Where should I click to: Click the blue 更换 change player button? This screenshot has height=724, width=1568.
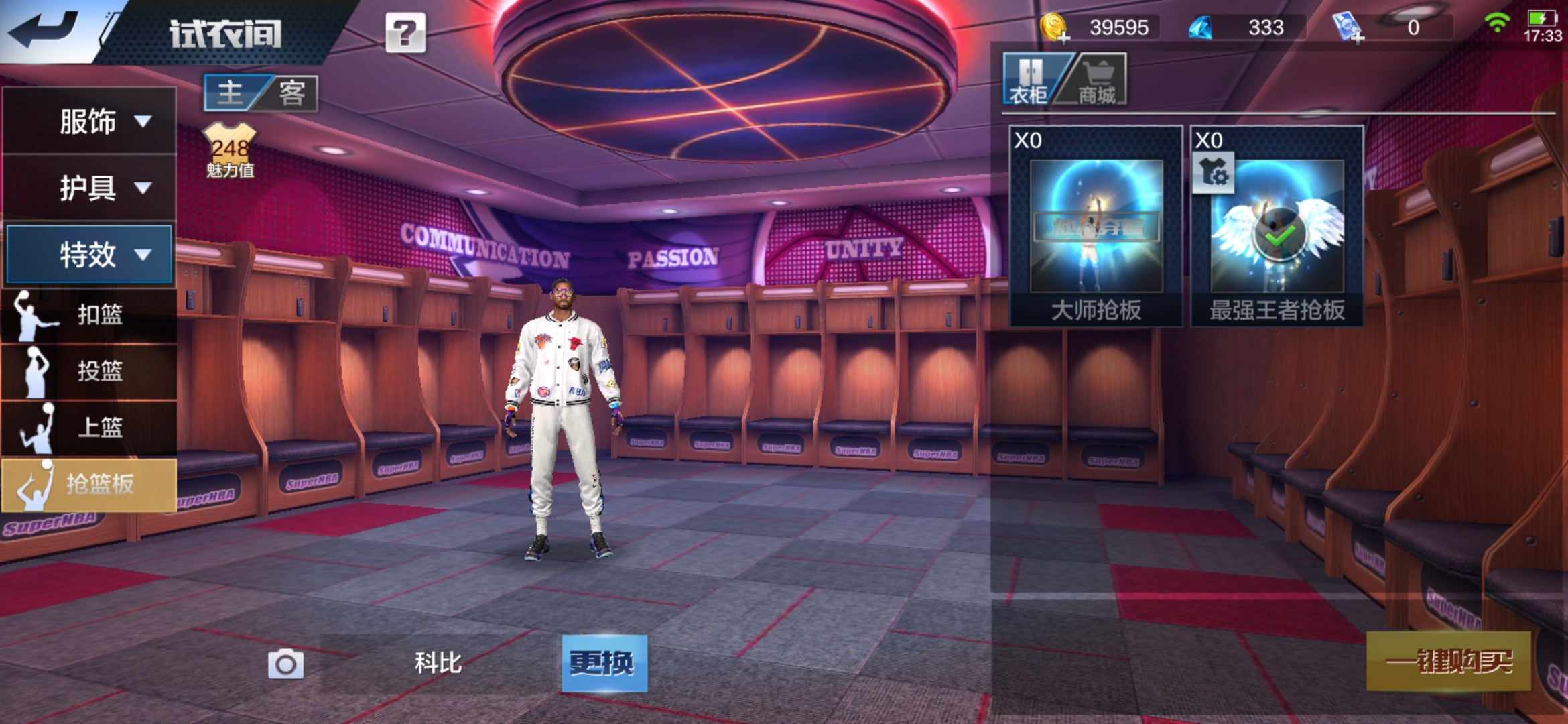[x=604, y=663]
